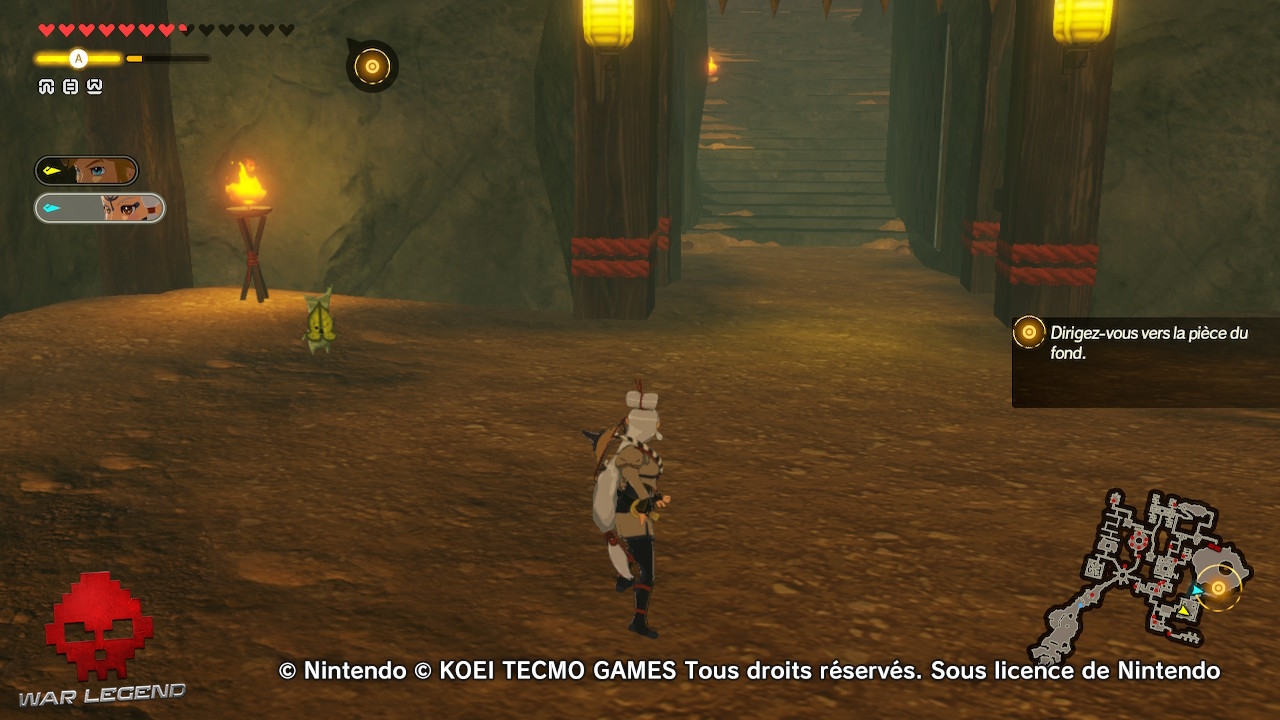Click the objective marker icon near the top
The height and width of the screenshot is (720, 1280).
click(x=371, y=64)
